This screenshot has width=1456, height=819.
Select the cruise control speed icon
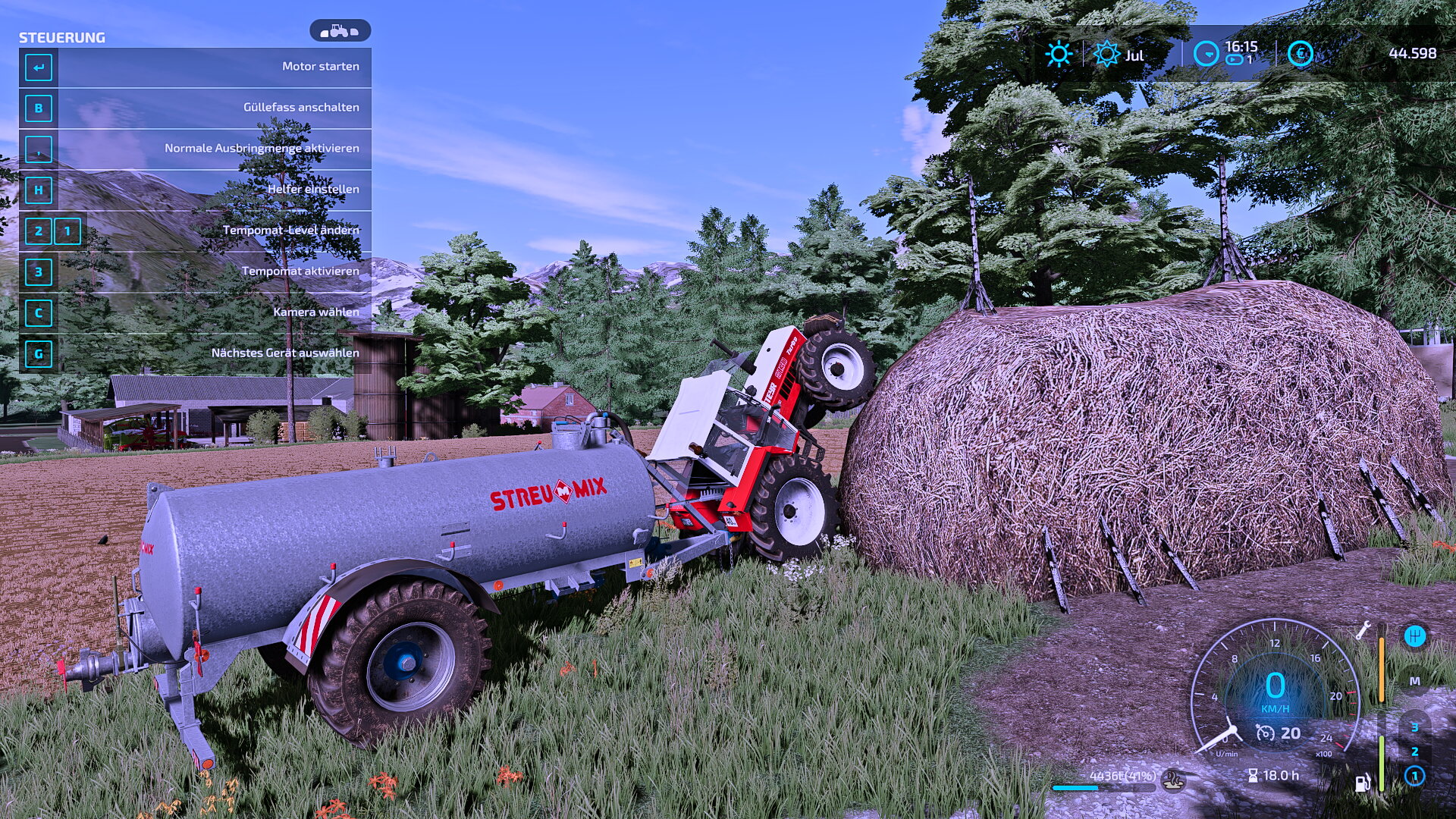(1265, 733)
